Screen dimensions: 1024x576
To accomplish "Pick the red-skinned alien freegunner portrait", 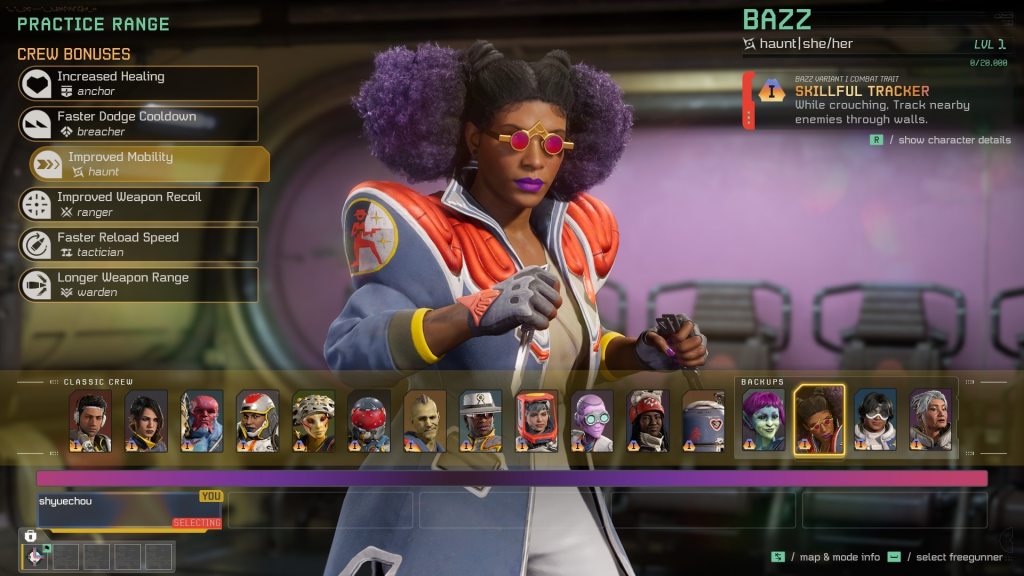I will click(x=201, y=421).
